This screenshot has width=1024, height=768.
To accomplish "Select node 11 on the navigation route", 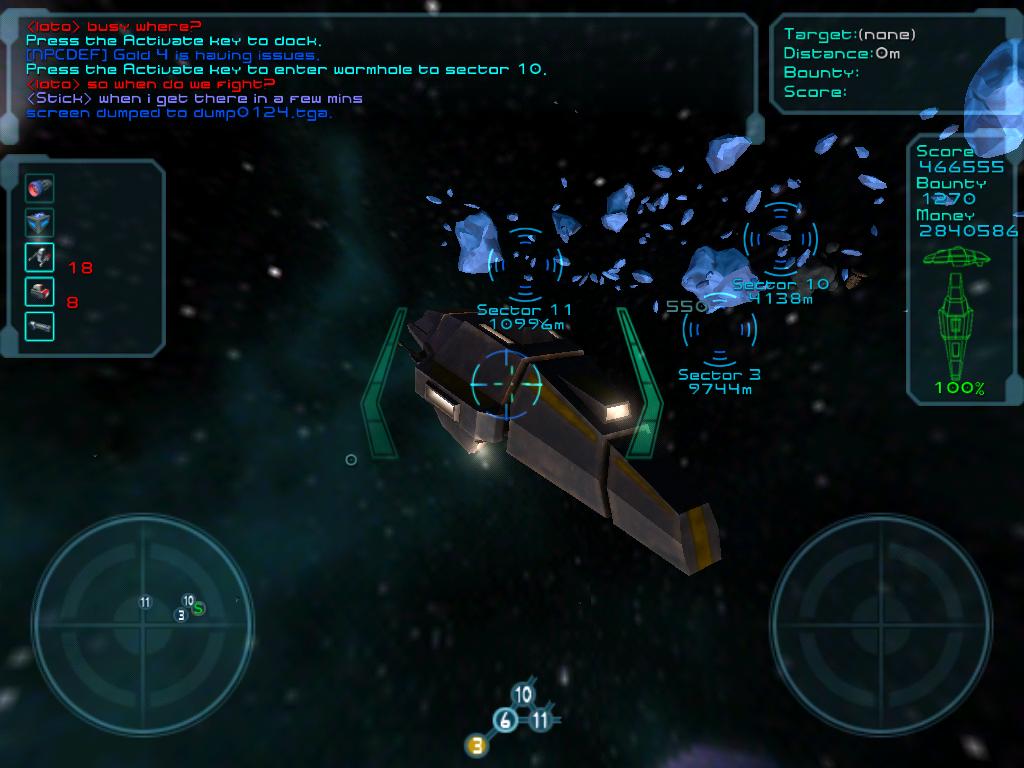I will tap(540, 720).
